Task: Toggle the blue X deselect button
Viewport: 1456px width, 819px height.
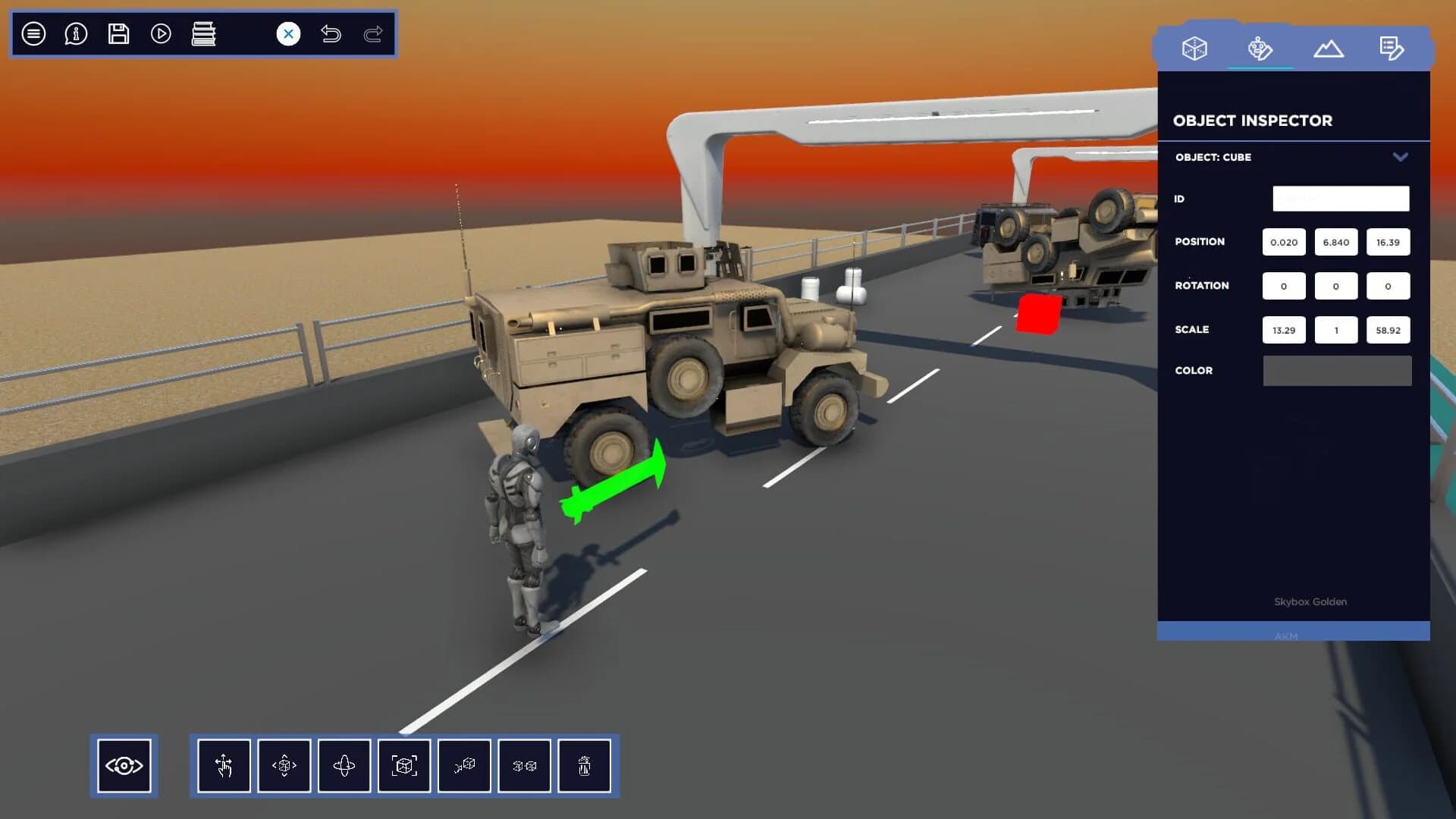Action: [287, 33]
